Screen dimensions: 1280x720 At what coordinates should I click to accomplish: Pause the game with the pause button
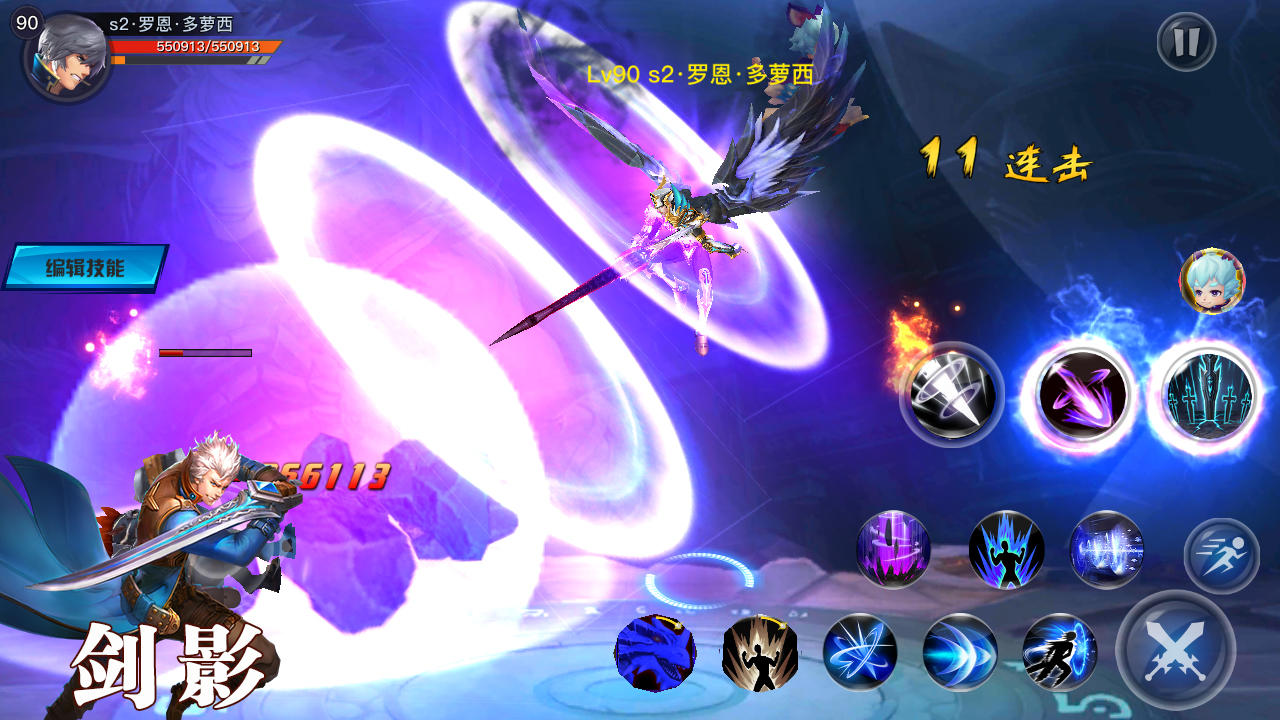point(1186,42)
